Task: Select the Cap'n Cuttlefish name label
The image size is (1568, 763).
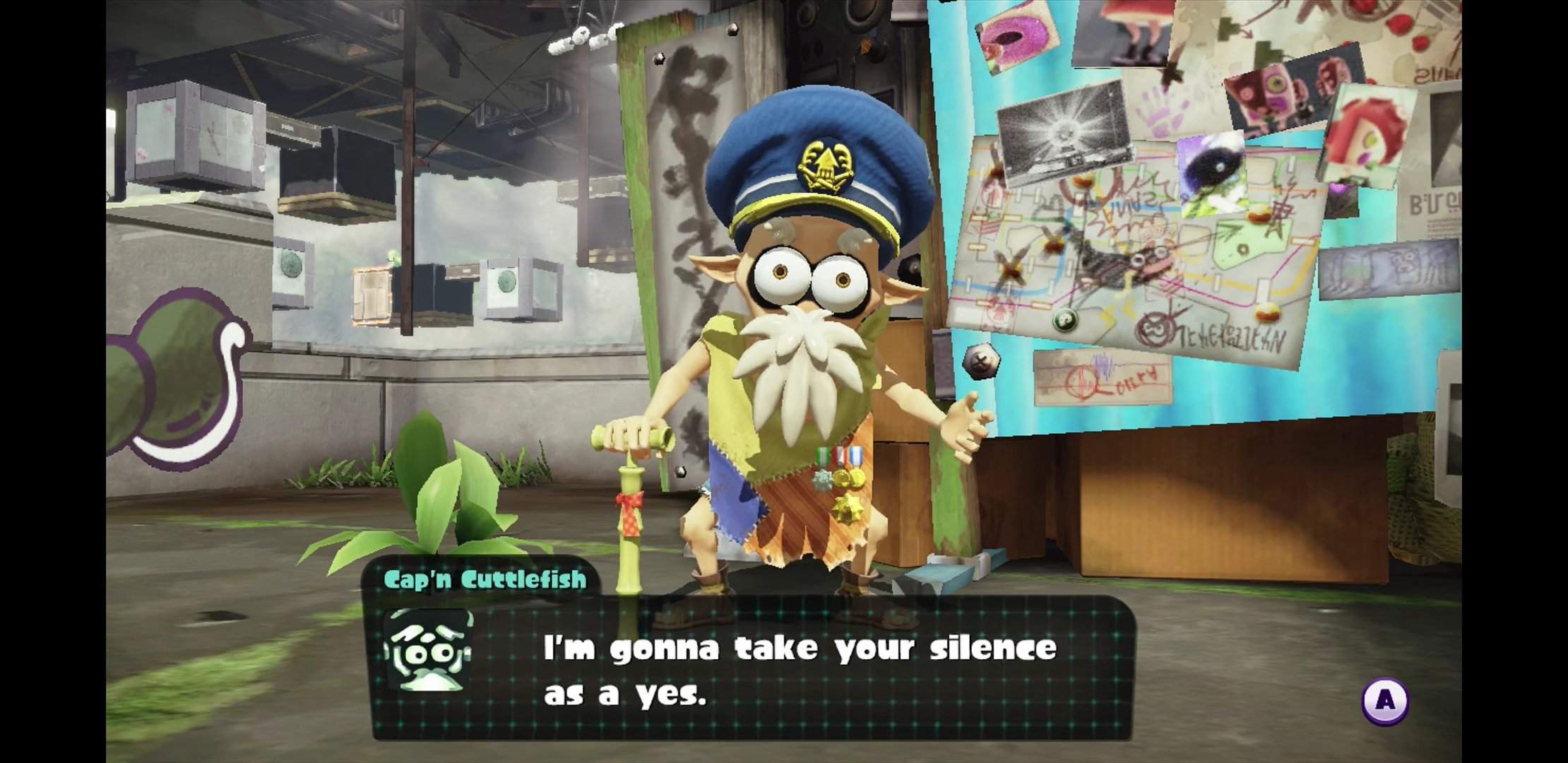Action: click(487, 578)
